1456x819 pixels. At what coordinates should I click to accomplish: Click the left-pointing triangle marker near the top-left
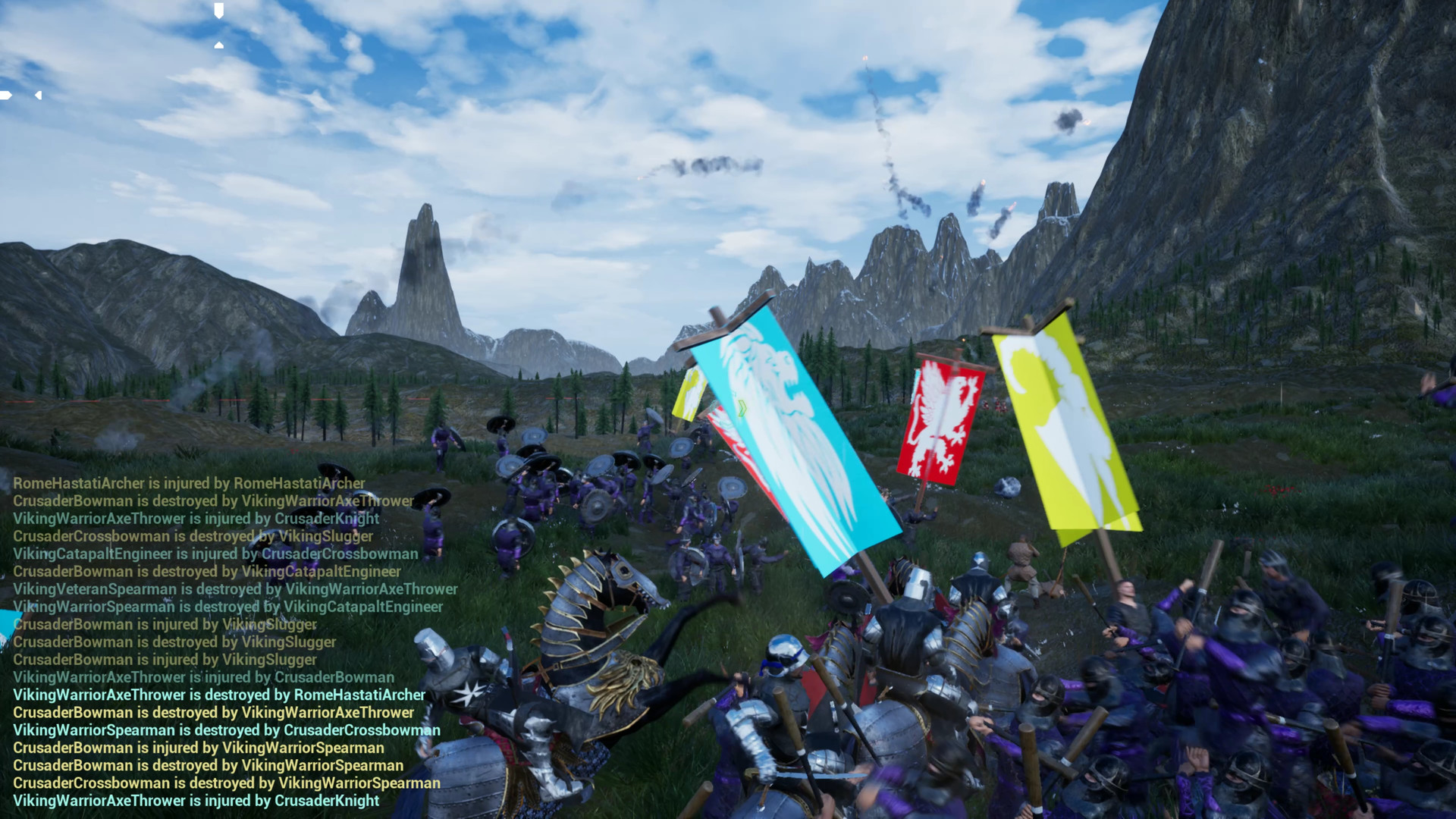(x=38, y=95)
